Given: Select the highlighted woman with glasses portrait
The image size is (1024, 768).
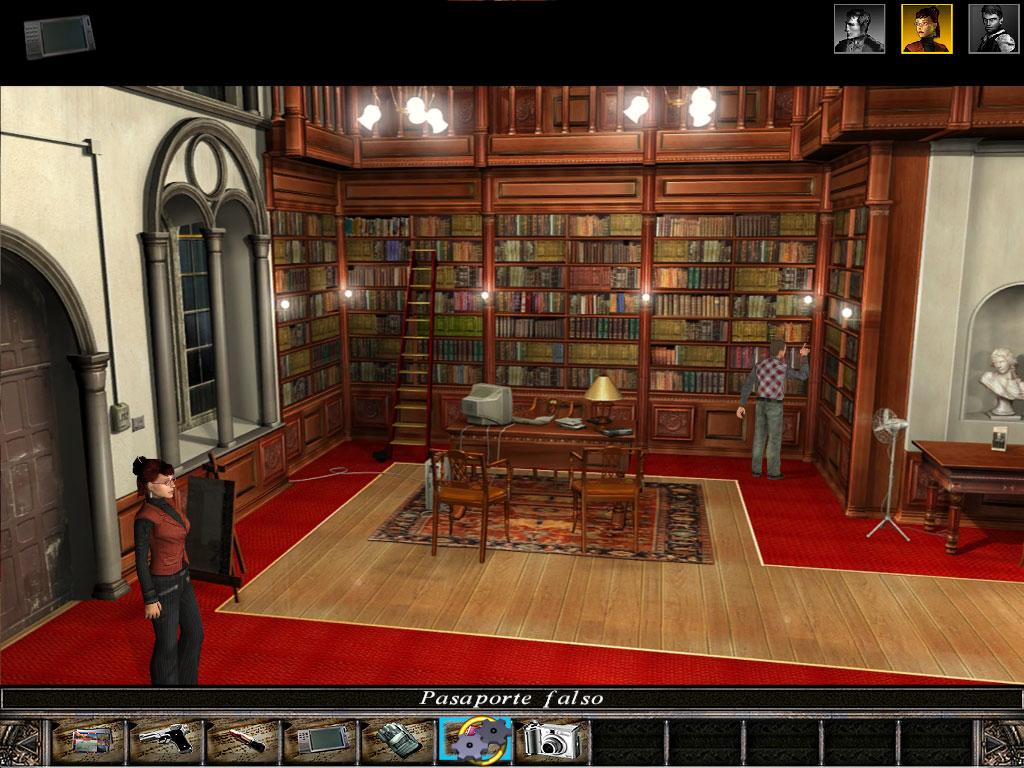Looking at the screenshot, I should [926, 29].
